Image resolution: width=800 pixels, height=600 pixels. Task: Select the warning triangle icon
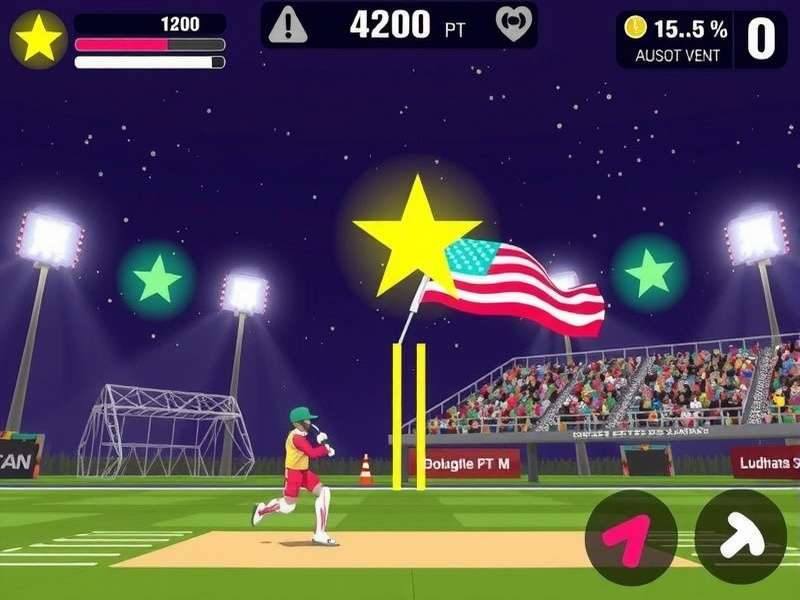coord(288,25)
